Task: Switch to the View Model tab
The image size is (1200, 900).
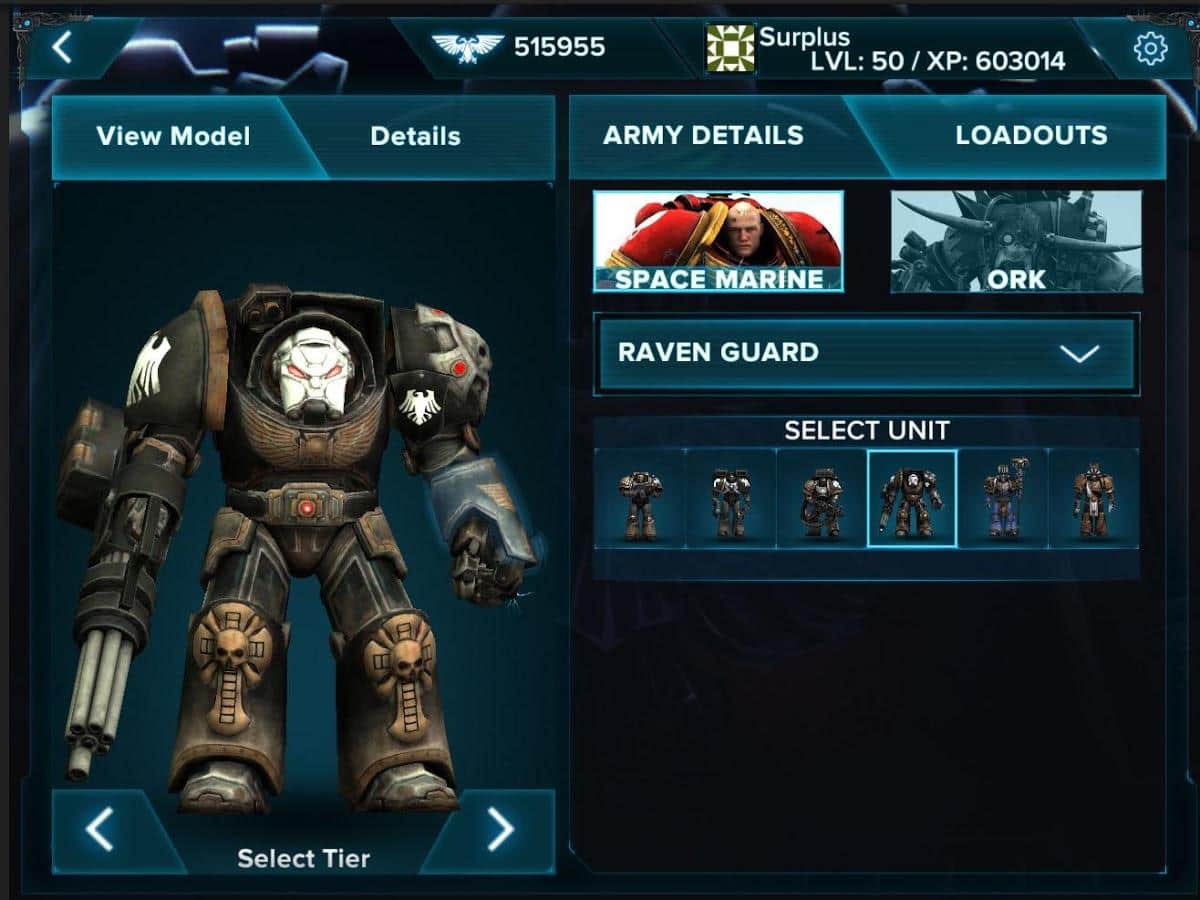Action: point(173,137)
